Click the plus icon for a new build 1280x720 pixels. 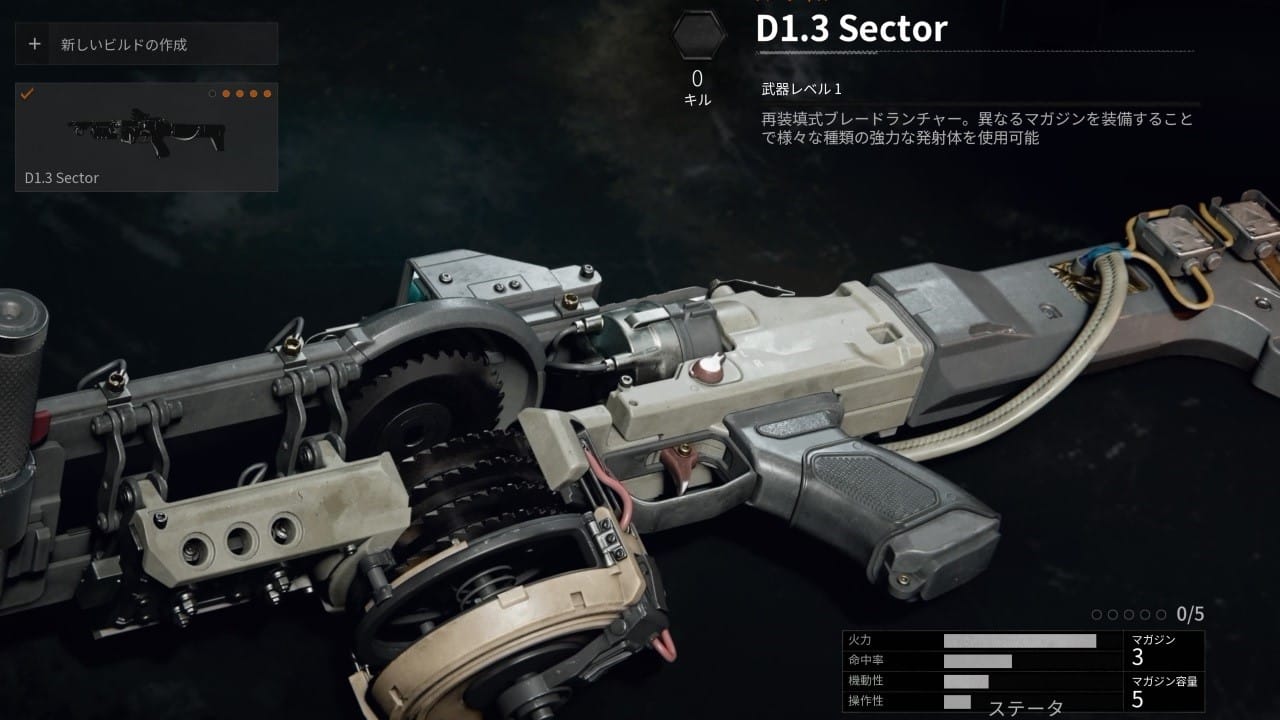tap(35, 44)
